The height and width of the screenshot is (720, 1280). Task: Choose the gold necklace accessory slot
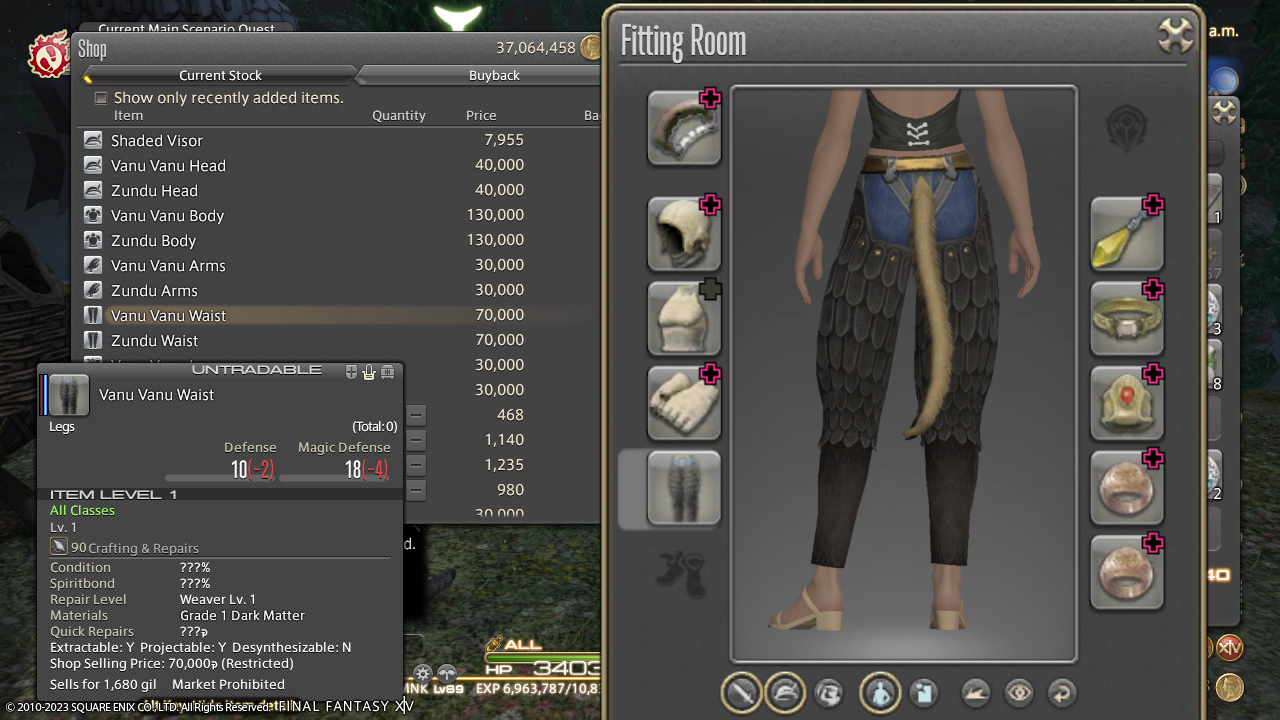1127,319
